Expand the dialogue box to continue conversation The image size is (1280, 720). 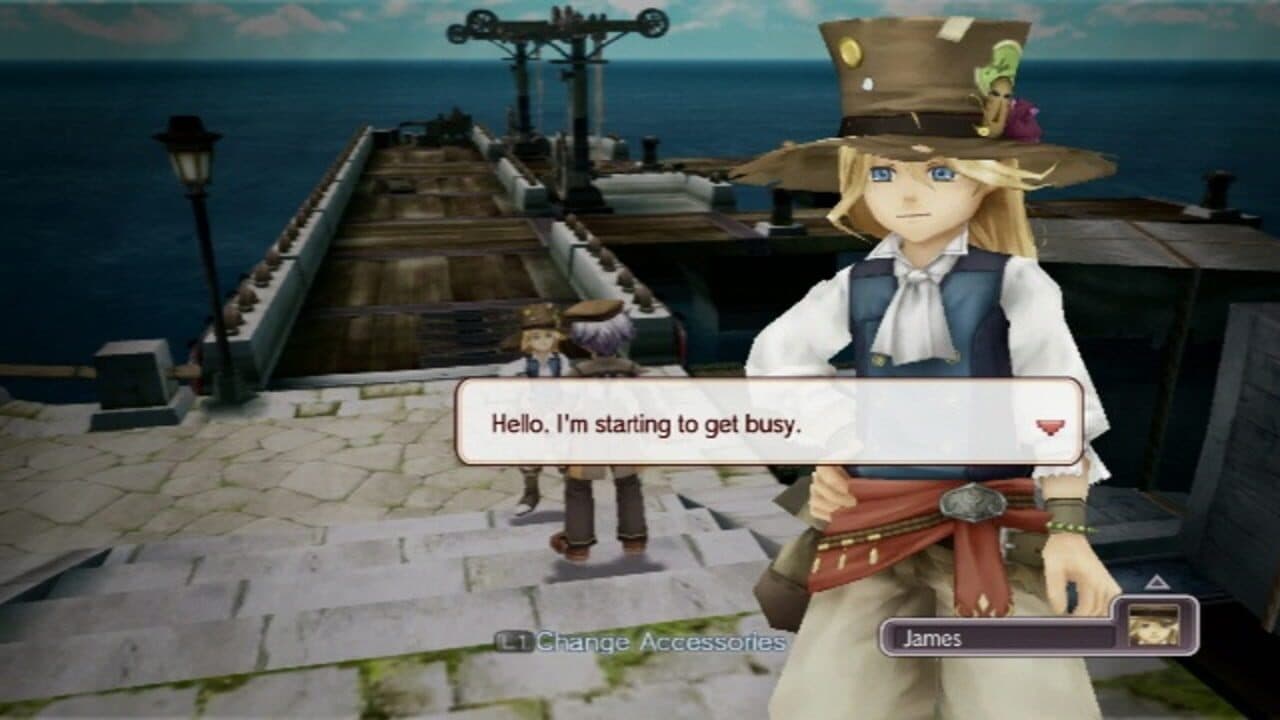pos(770,424)
